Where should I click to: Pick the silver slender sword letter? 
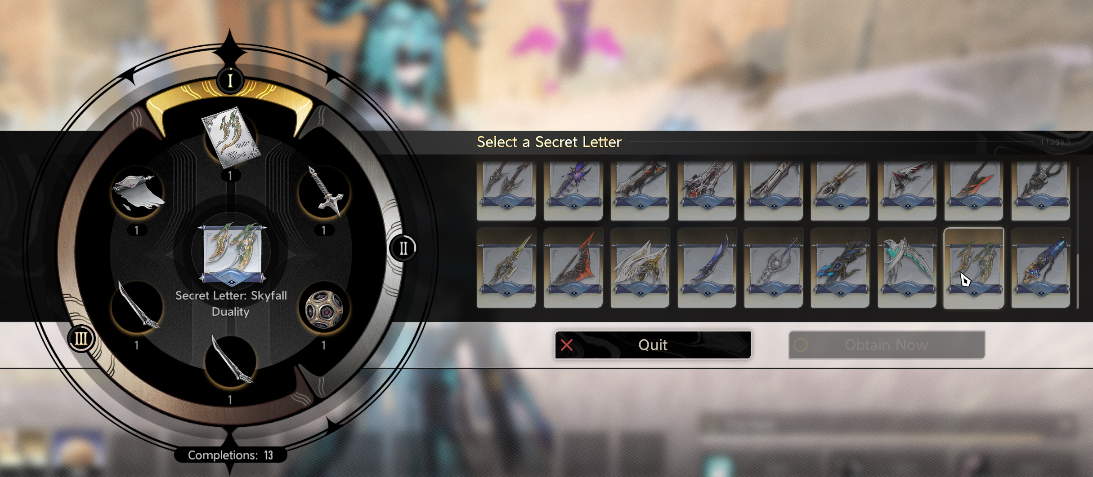[x=773, y=267]
